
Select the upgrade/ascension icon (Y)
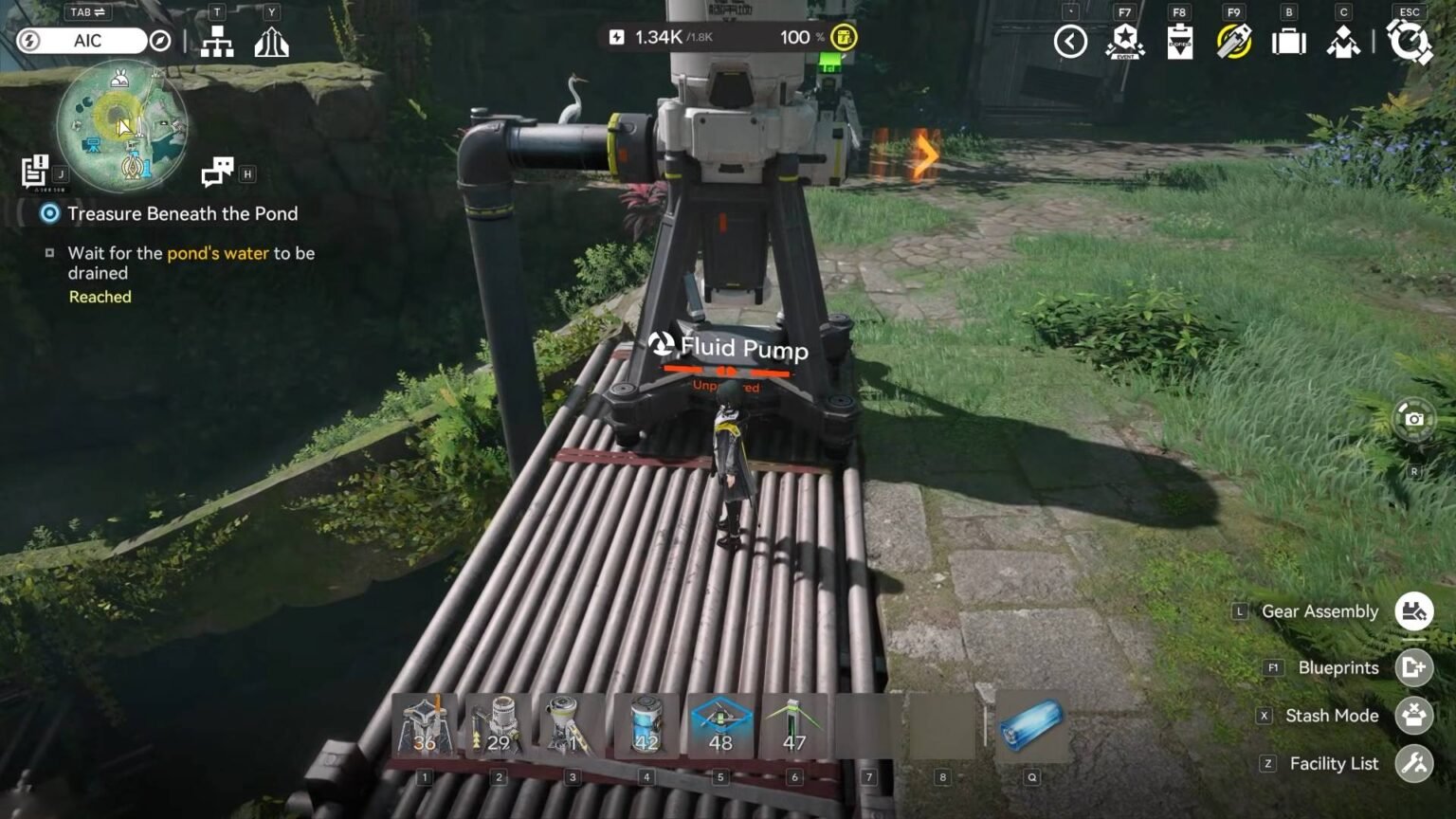[272, 42]
